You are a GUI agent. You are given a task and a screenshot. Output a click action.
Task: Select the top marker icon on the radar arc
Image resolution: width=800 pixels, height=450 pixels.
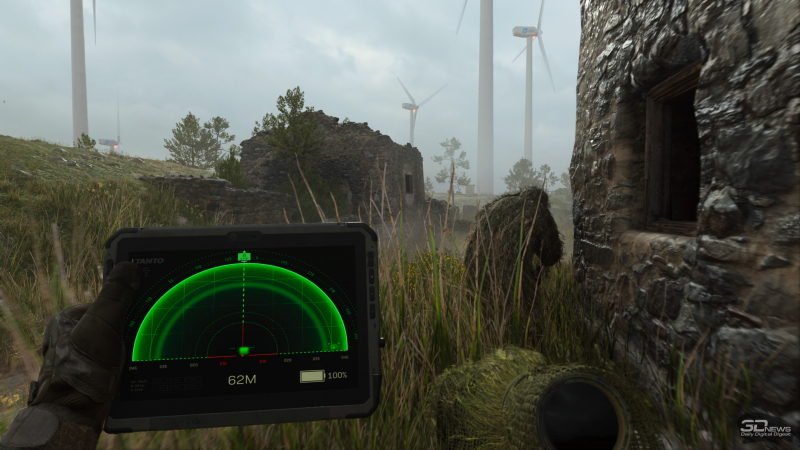pos(243,257)
